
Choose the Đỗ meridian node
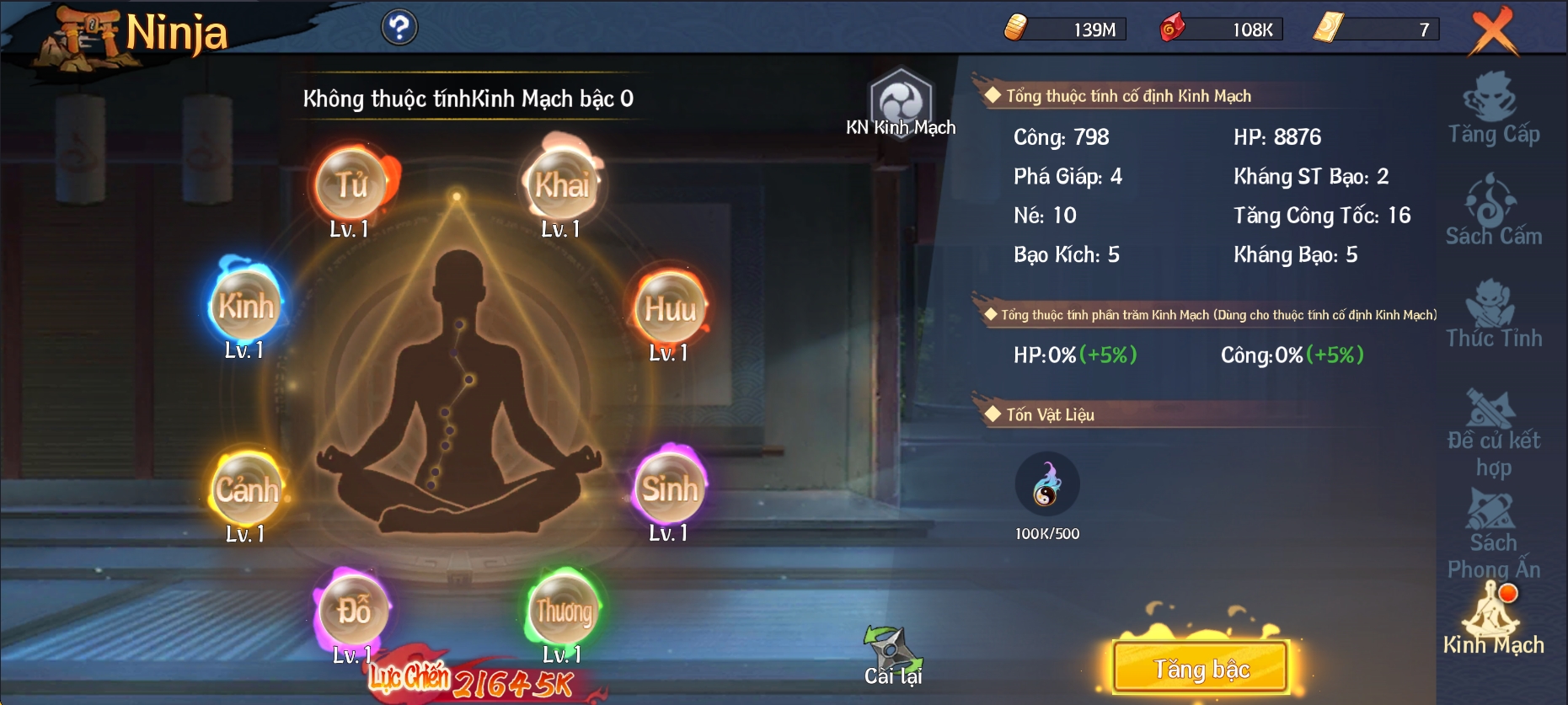[353, 611]
